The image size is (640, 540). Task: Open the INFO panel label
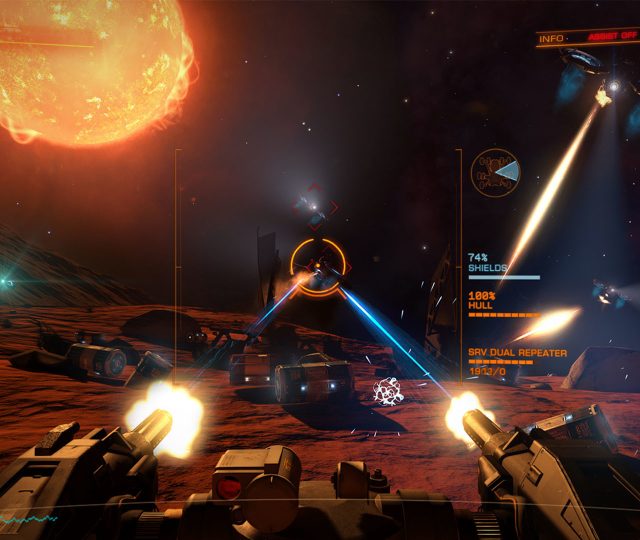point(550,38)
